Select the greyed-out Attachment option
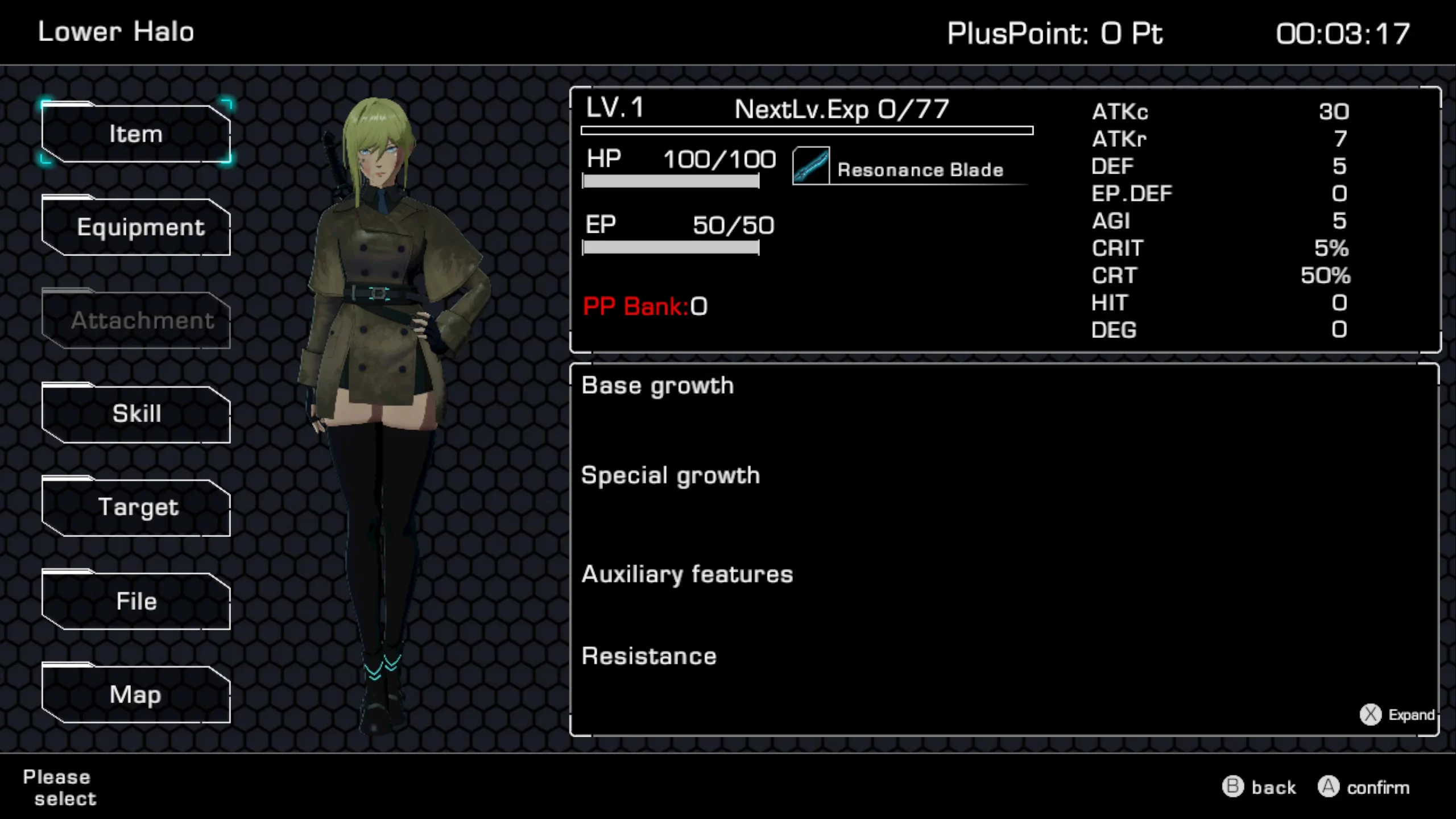Screen dimensions: 1456x819 click(136, 320)
